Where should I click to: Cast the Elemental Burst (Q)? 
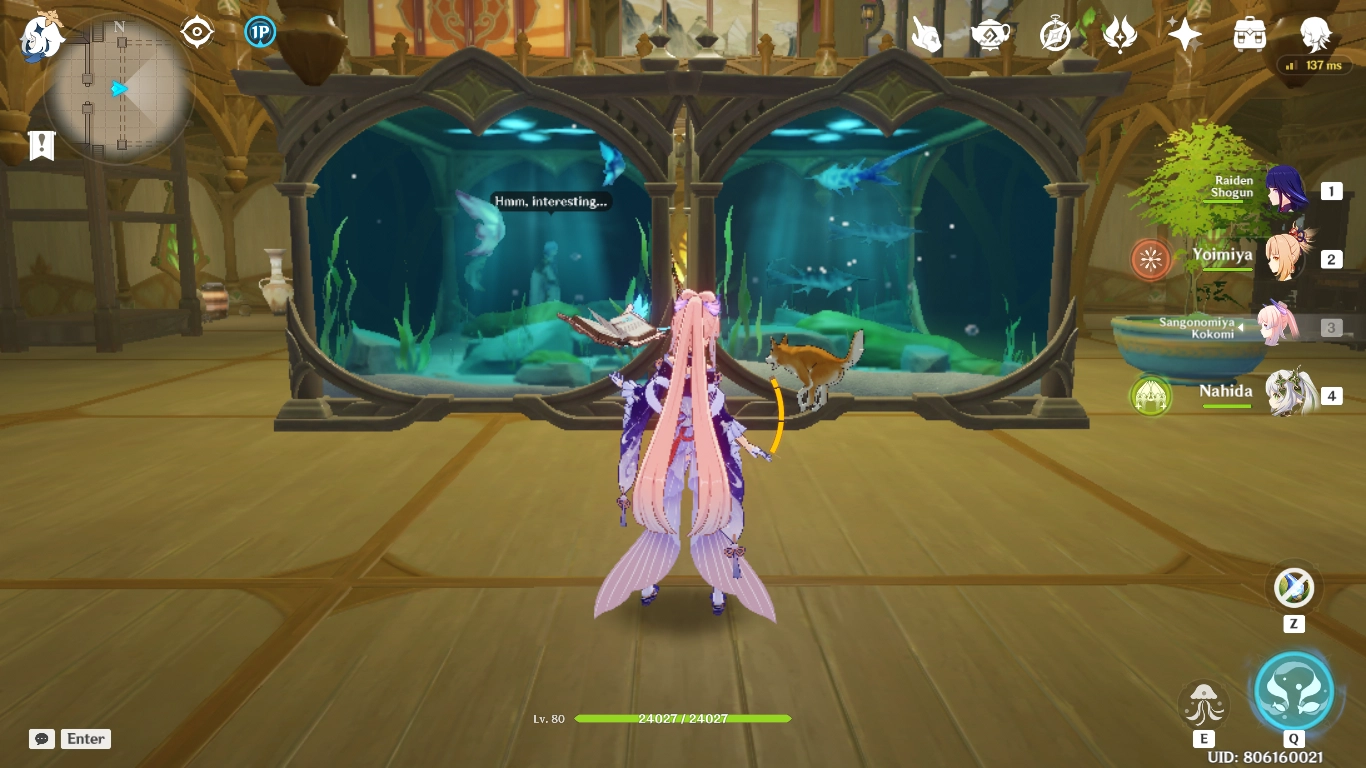[x=1294, y=690]
